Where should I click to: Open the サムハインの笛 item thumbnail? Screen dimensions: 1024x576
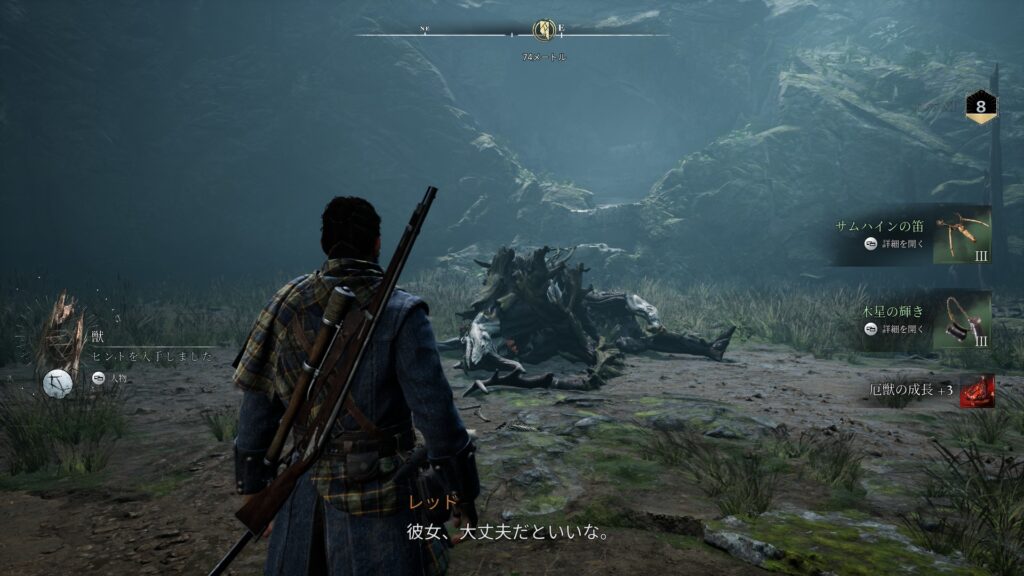(x=961, y=236)
